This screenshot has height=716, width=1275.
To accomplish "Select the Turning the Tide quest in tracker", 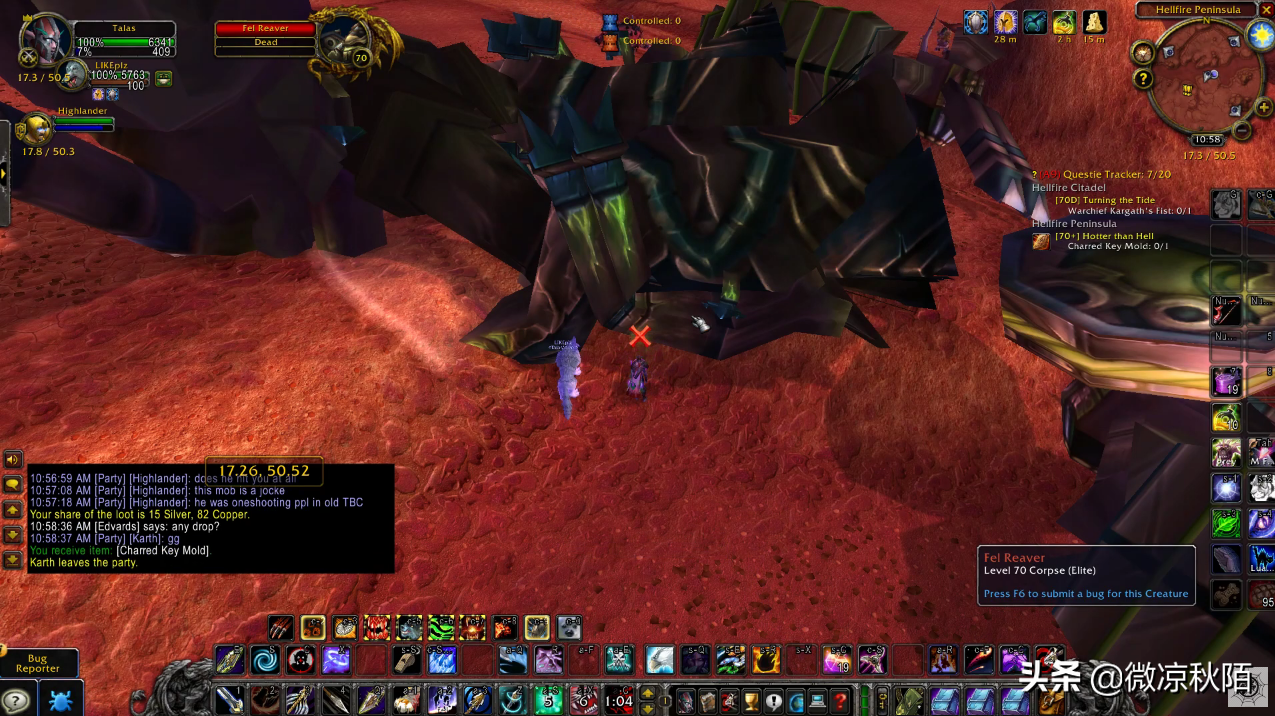I will 1104,200.
